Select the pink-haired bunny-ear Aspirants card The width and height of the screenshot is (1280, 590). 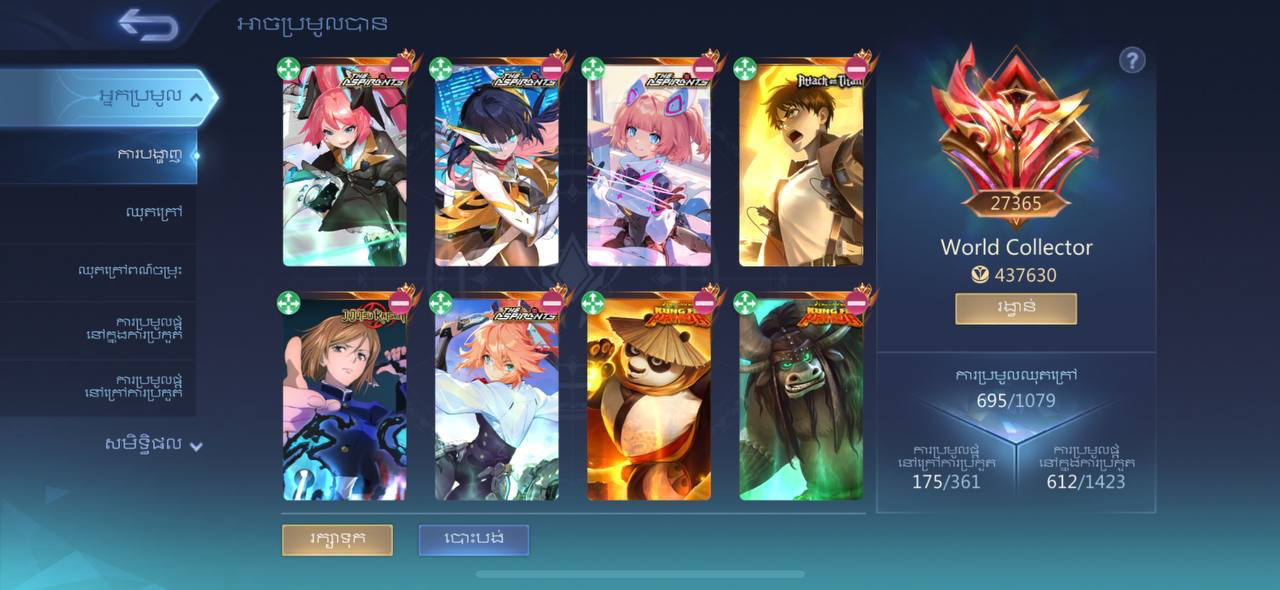344,170
